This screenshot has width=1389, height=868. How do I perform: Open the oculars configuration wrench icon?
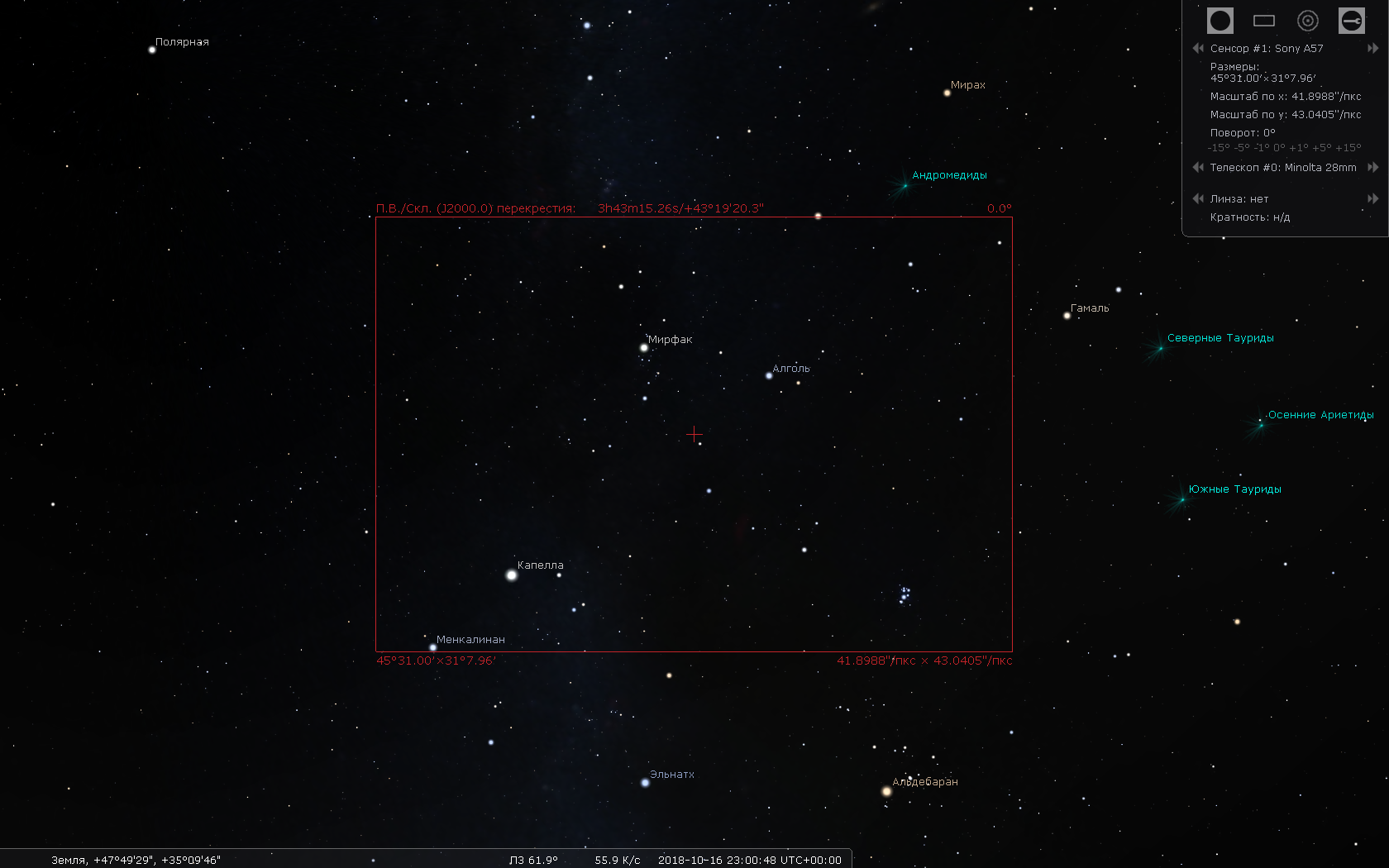(x=1351, y=21)
